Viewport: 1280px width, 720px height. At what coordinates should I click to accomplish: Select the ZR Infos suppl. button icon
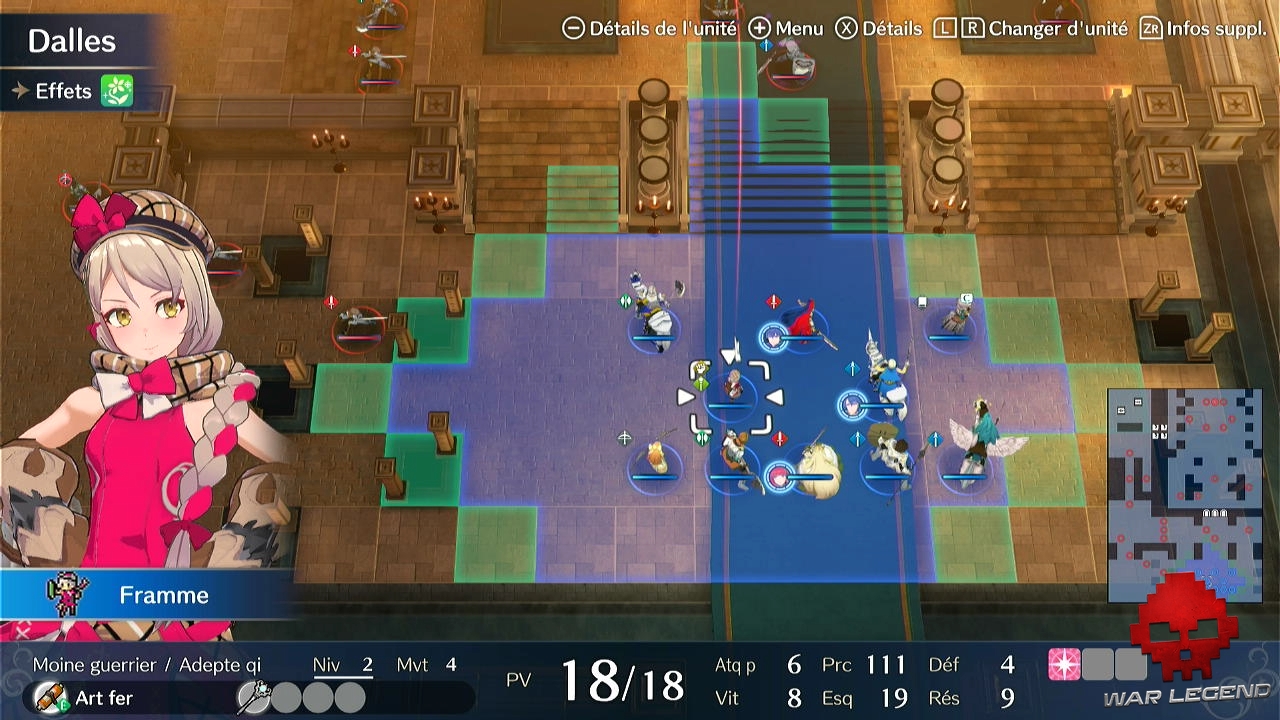[x=1152, y=29]
